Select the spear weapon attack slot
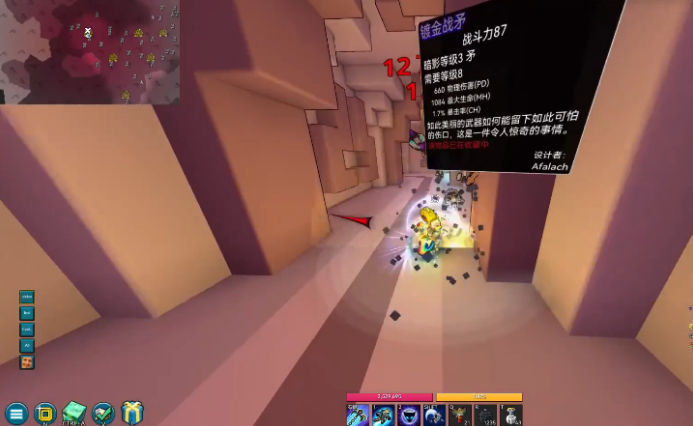Image resolution: width=693 pixels, height=426 pixels. (x=357, y=415)
